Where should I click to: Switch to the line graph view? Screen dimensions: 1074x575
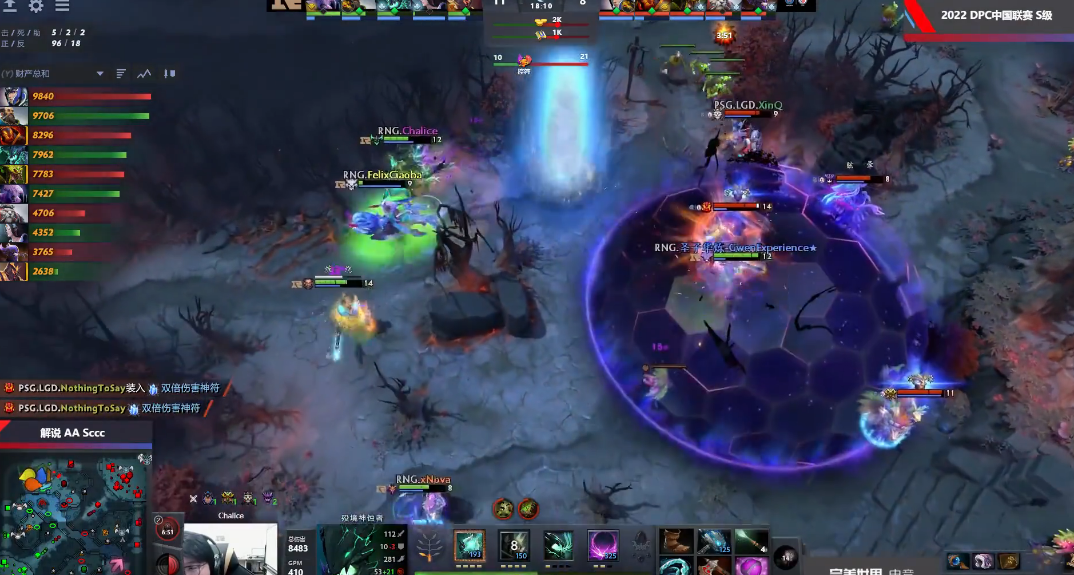(145, 74)
